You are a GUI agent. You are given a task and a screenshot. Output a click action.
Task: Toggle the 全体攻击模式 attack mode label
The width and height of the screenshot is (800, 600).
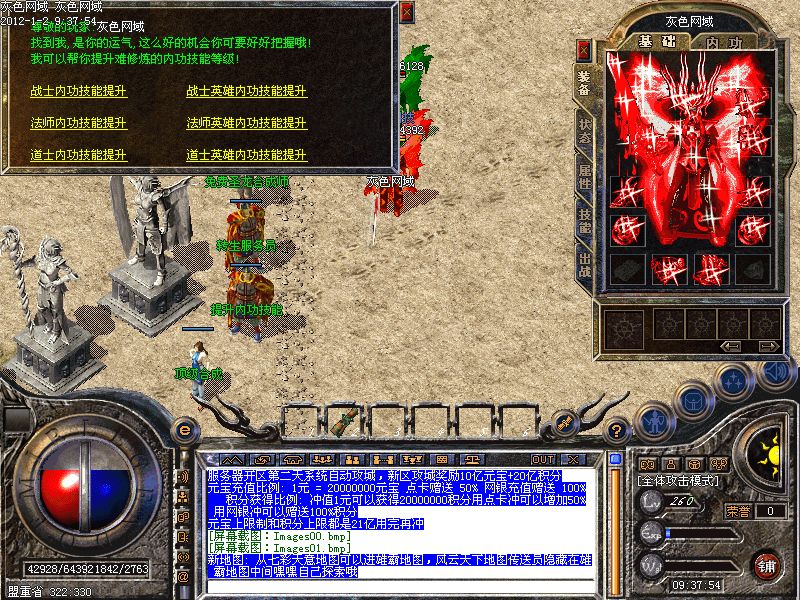coord(682,481)
